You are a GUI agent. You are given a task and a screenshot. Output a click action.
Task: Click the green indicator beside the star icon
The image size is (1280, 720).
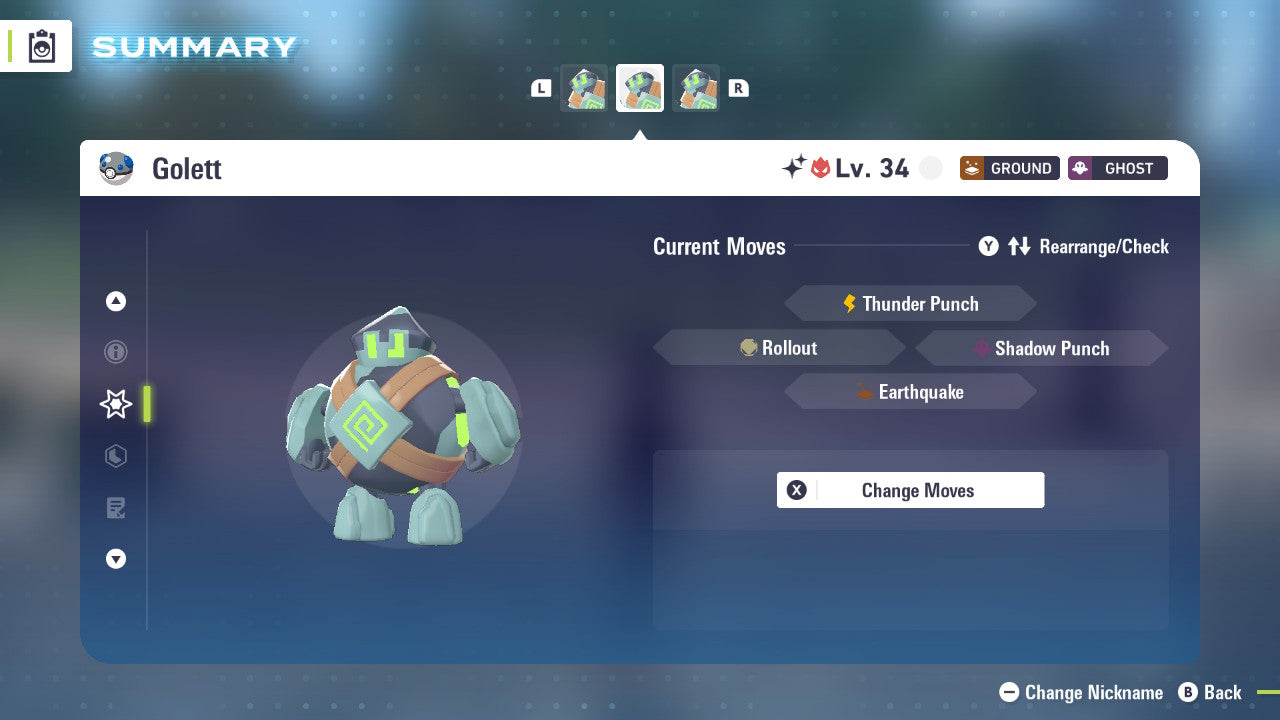point(146,404)
